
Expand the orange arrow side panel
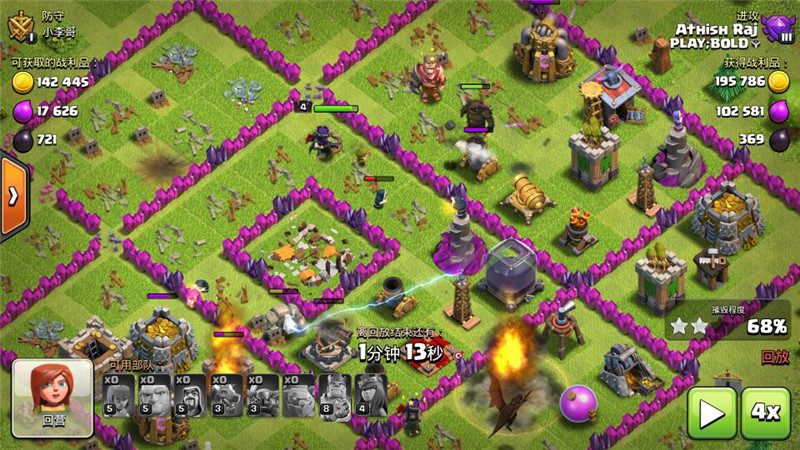pyautogui.click(x=13, y=195)
